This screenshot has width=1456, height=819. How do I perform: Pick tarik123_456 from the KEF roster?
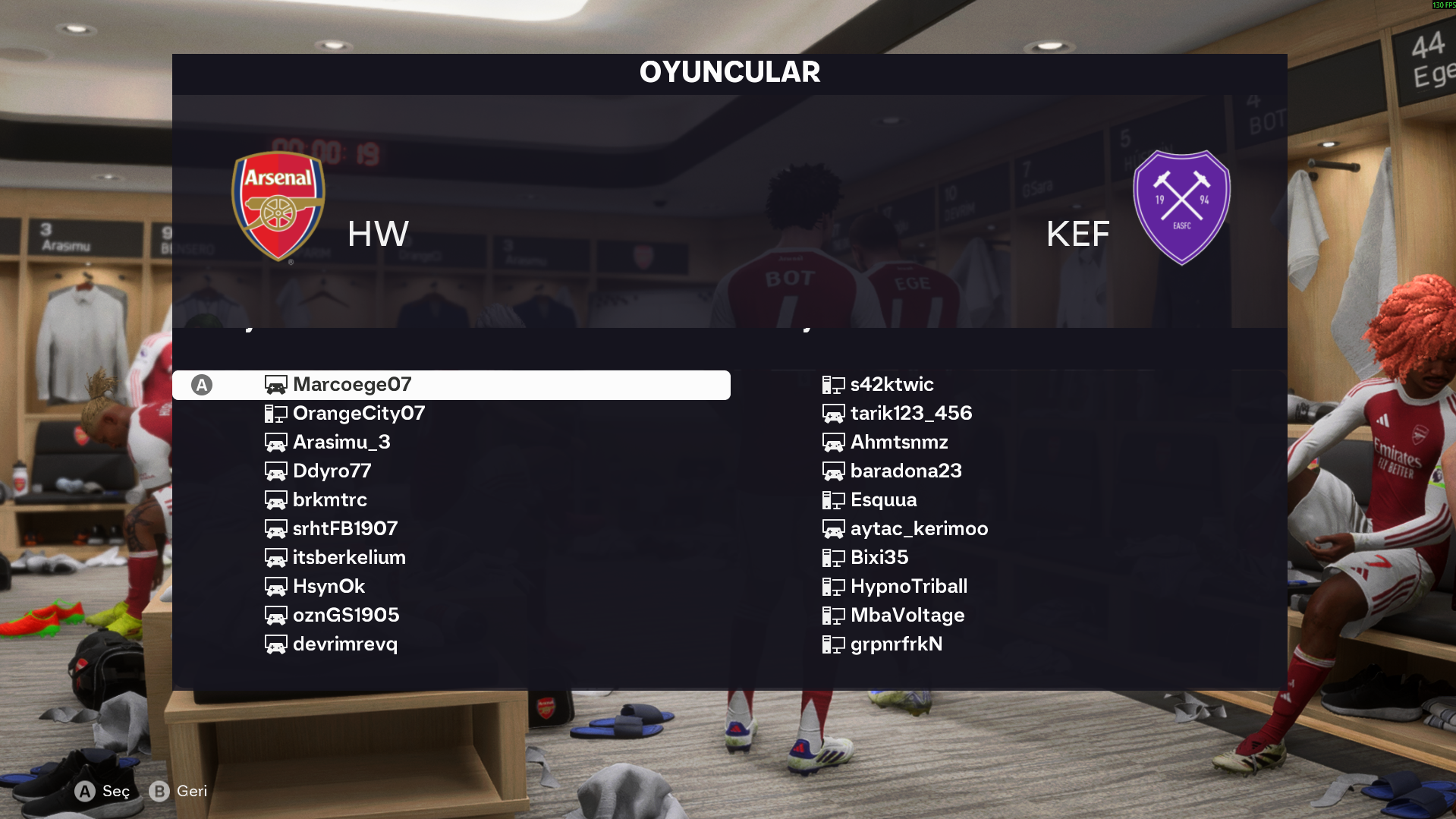click(910, 414)
